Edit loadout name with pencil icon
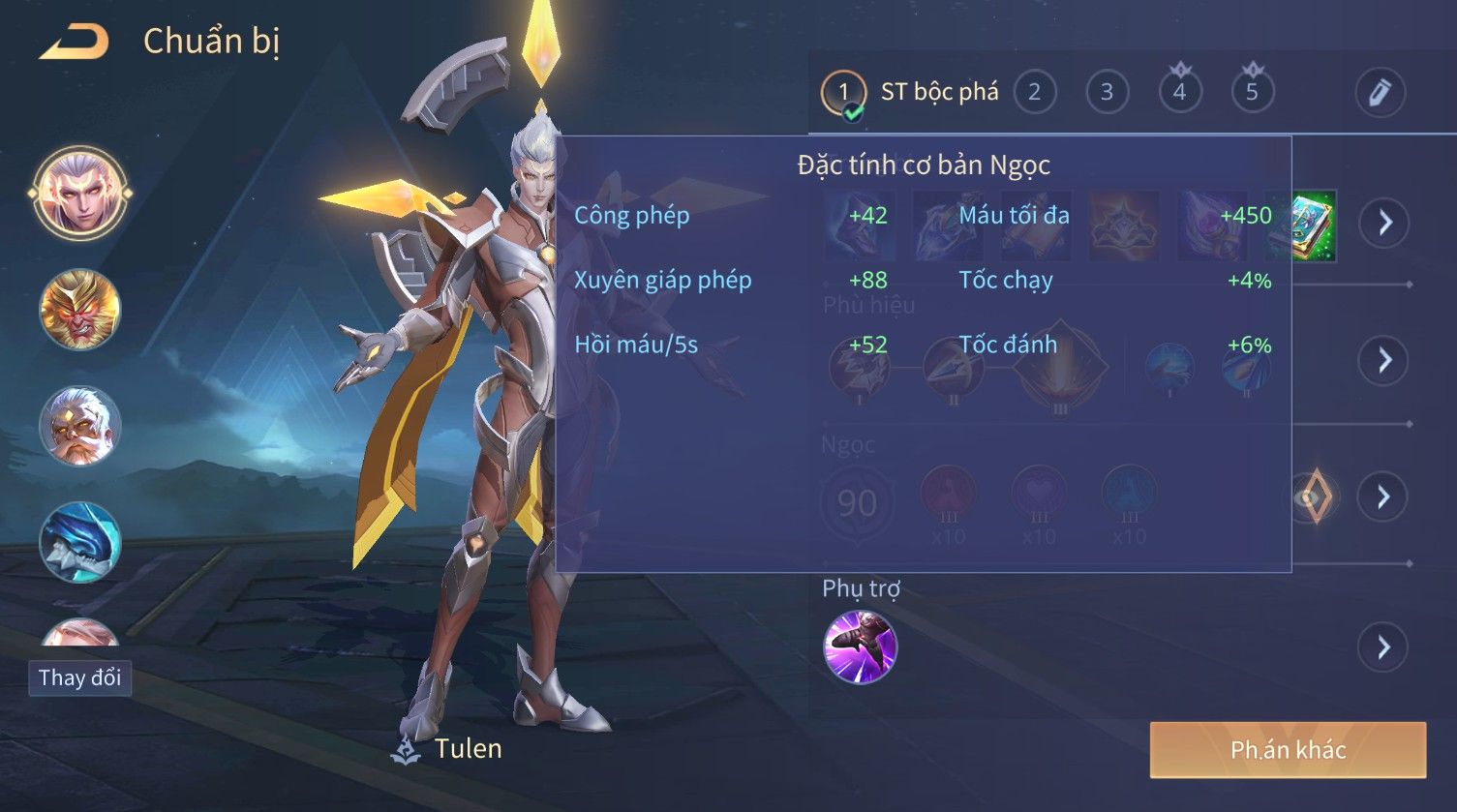The height and width of the screenshot is (812, 1457). click(x=1380, y=92)
